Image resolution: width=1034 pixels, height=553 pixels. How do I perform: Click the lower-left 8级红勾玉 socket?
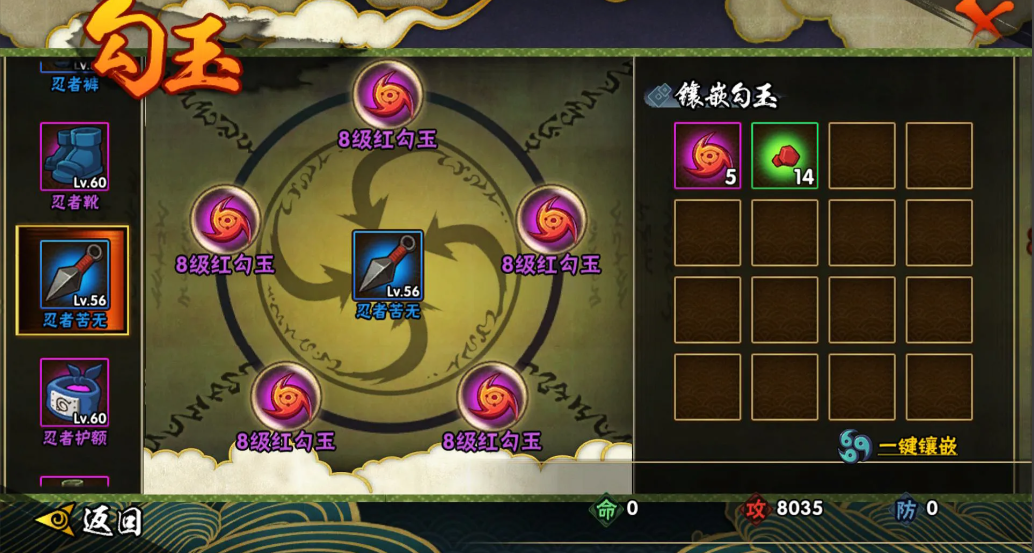point(286,396)
